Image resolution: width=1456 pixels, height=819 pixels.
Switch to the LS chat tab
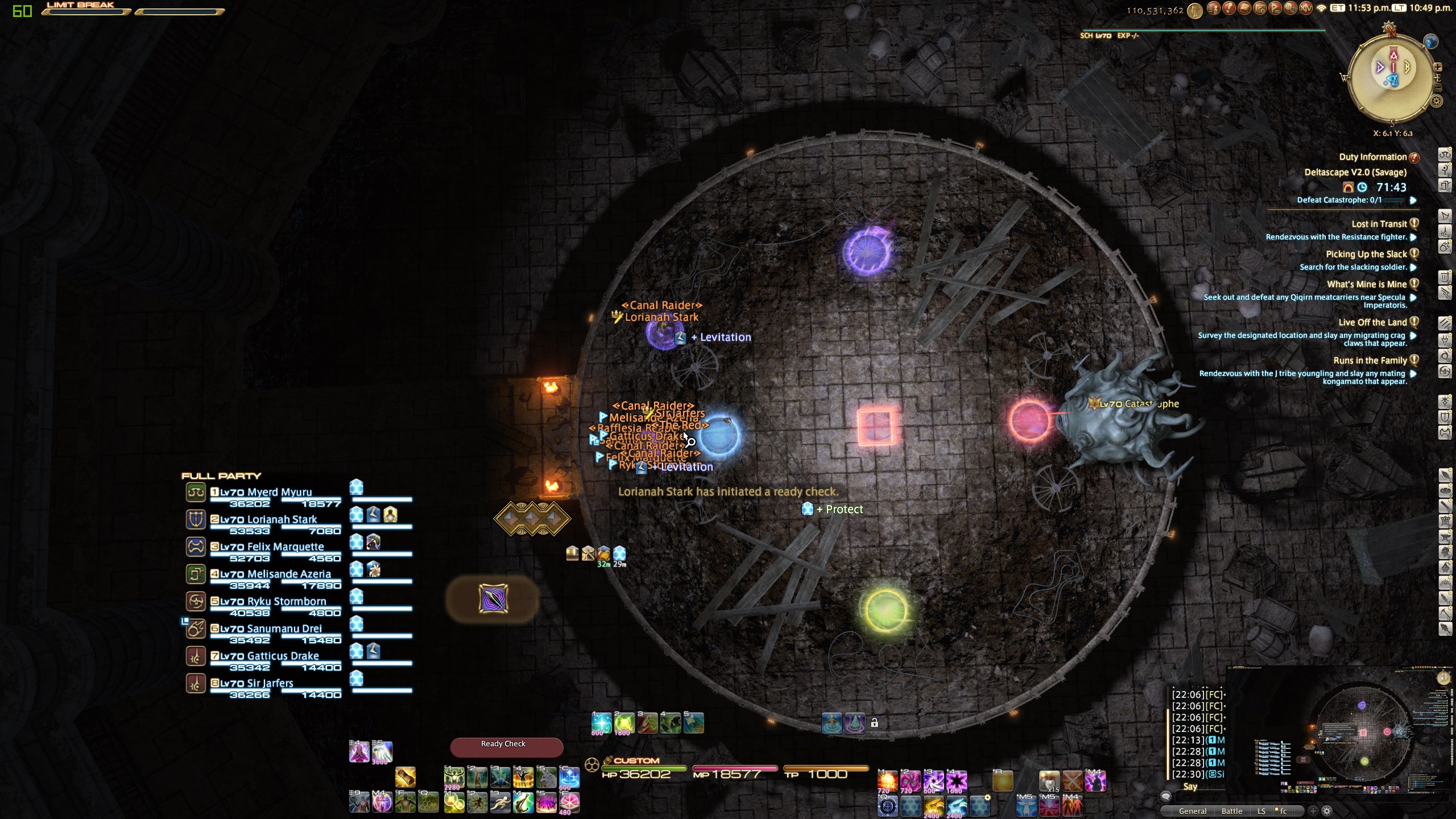point(1261,811)
